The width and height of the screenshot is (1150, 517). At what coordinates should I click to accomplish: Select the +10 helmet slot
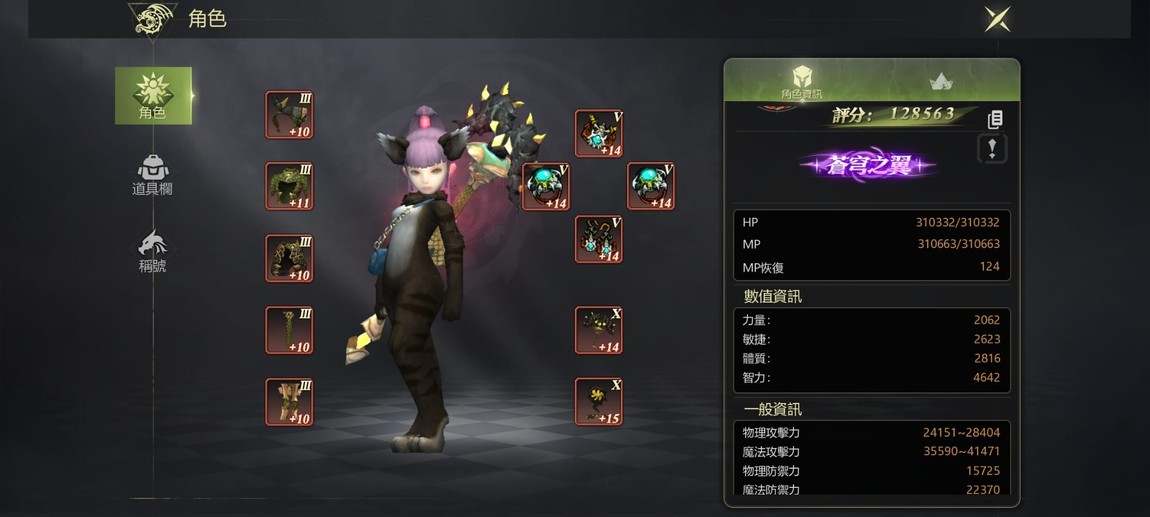(289, 115)
